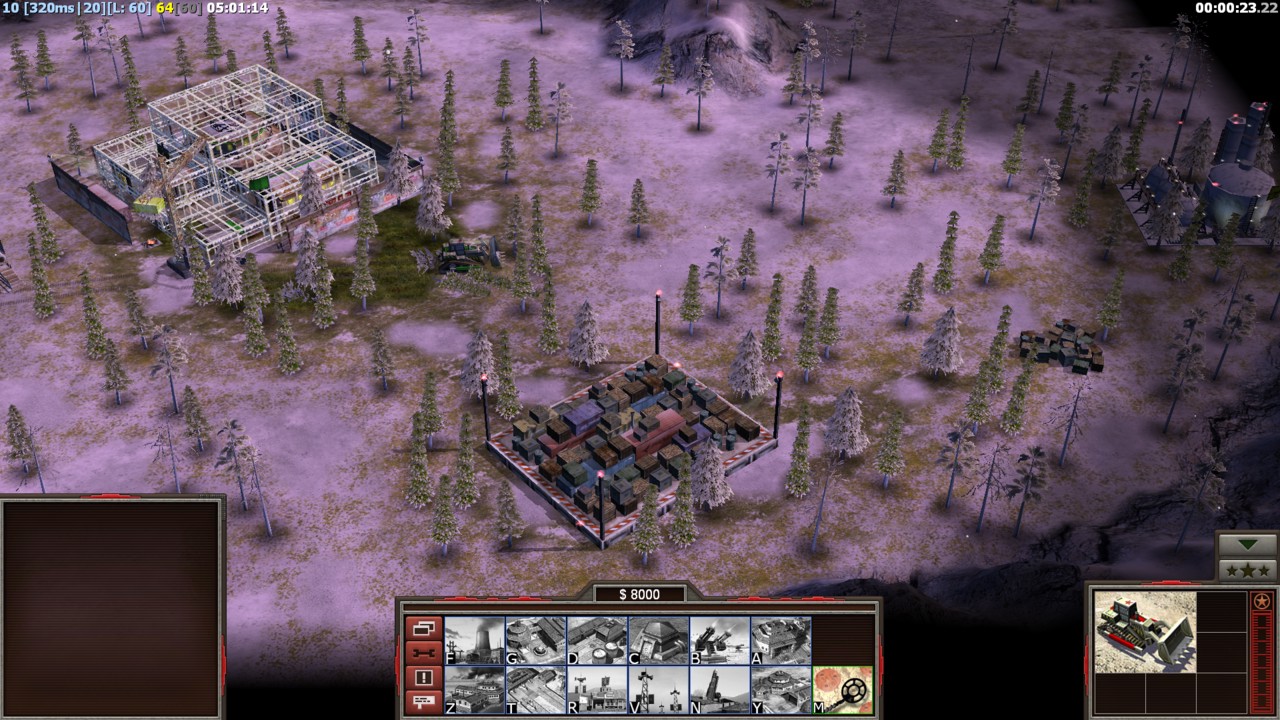Screen dimensions: 1280x720
Task: Select the Gattling cannon defense icon
Action: pyautogui.click(x=720, y=640)
